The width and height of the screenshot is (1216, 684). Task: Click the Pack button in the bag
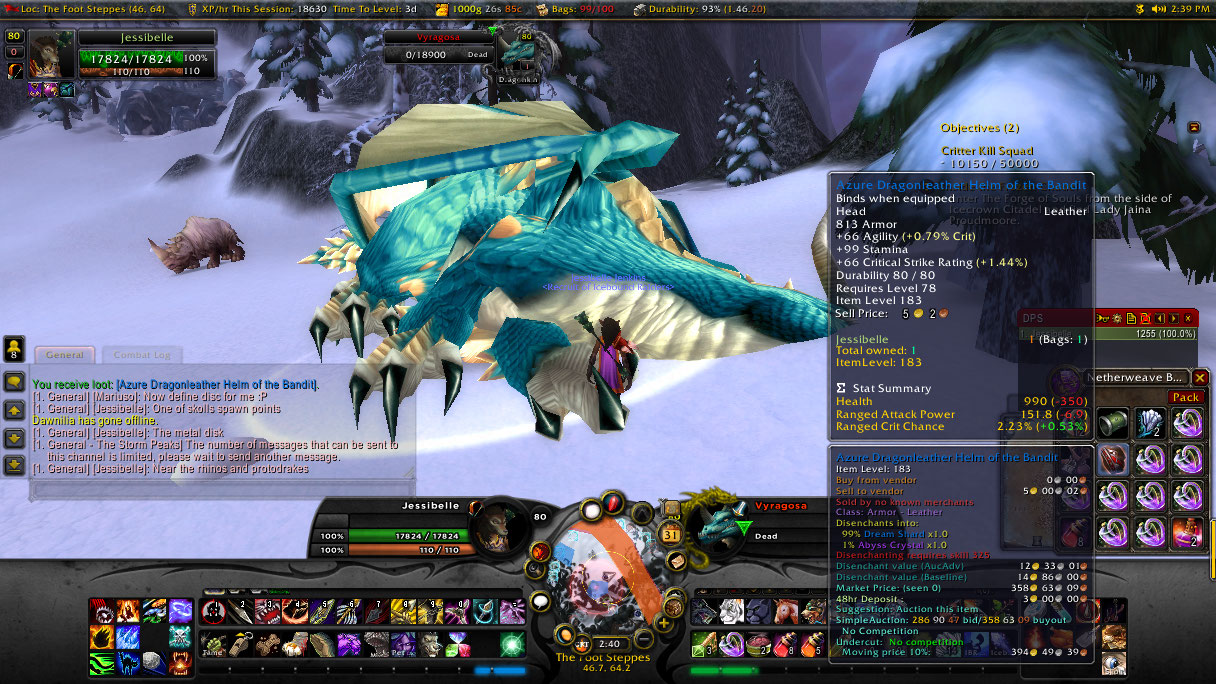pyautogui.click(x=1185, y=397)
